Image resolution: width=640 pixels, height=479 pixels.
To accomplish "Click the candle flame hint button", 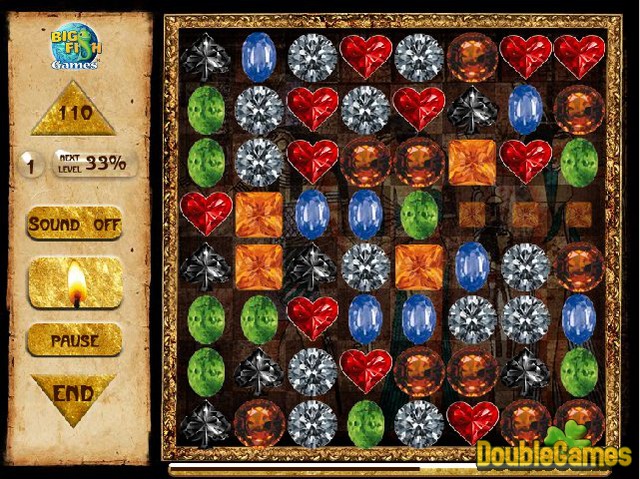I will (75, 283).
